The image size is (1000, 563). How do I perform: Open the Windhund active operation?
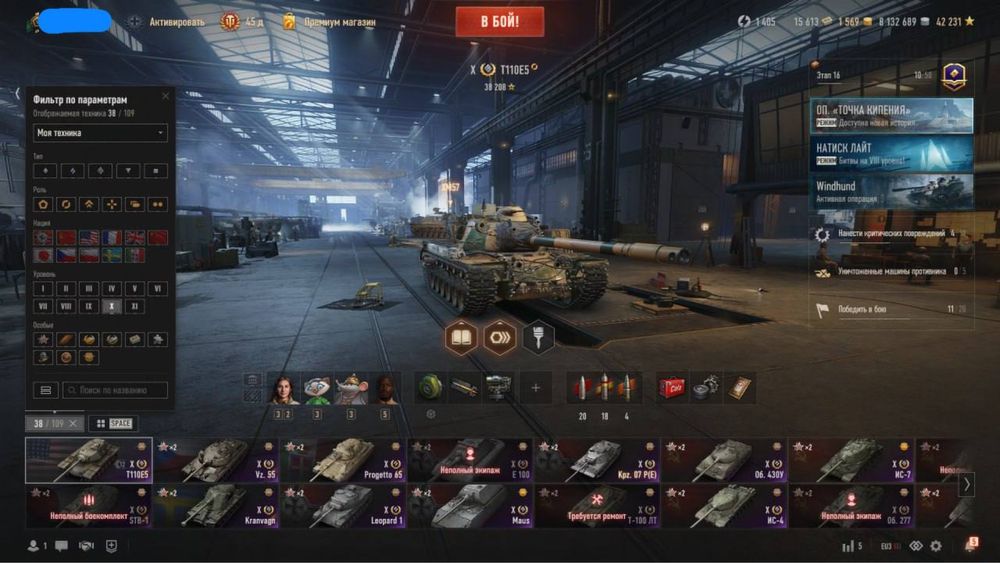pyautogui.click(x=891, y=191)
